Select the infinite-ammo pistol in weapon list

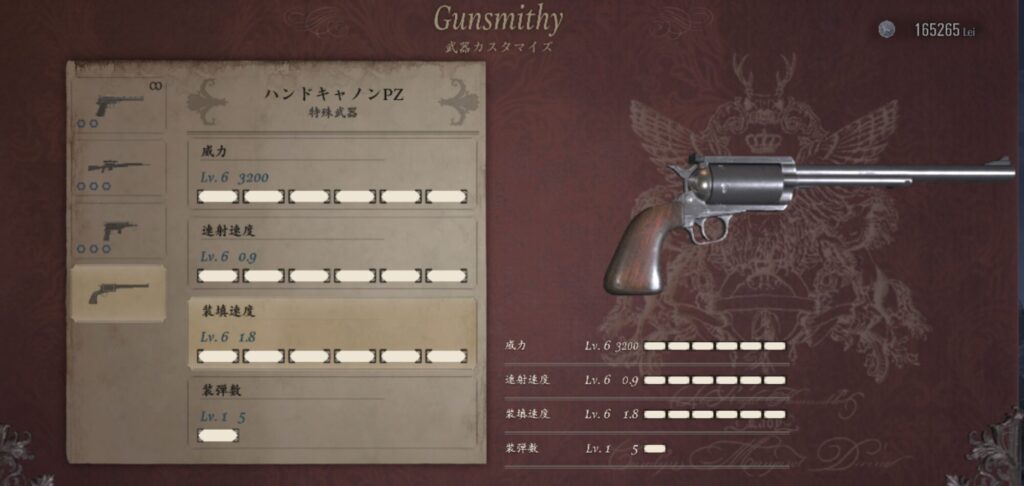coord(119,105)
